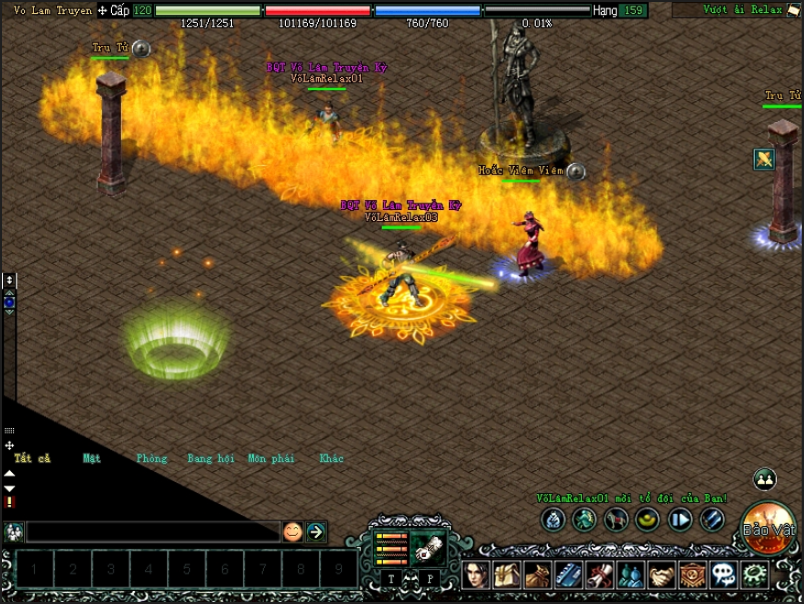804x604 pixels.
Task: Select the scroll skill slot
Action: point(427,548)
